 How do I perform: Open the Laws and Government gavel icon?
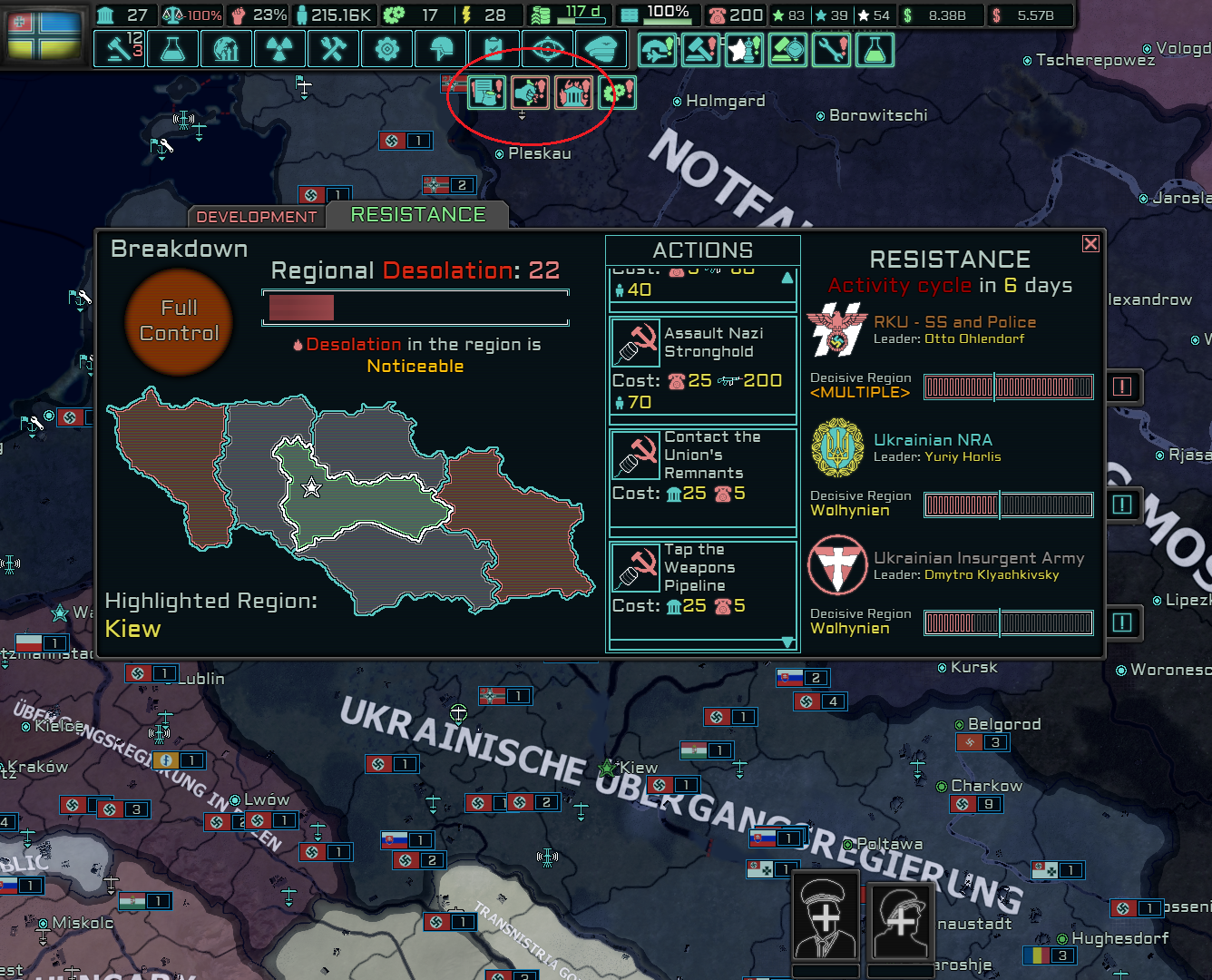121,48
